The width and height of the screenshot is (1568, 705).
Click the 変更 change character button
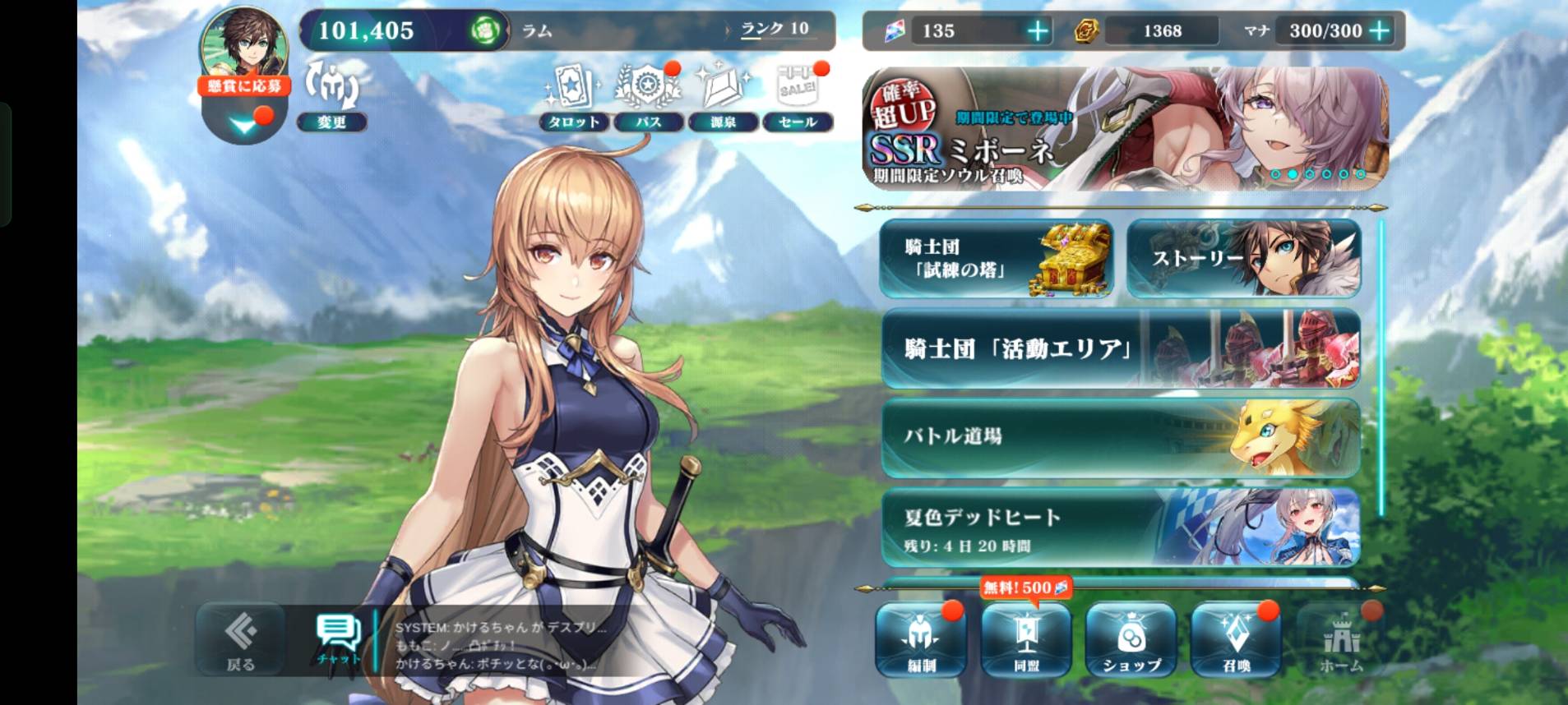(x=331, y=97)
